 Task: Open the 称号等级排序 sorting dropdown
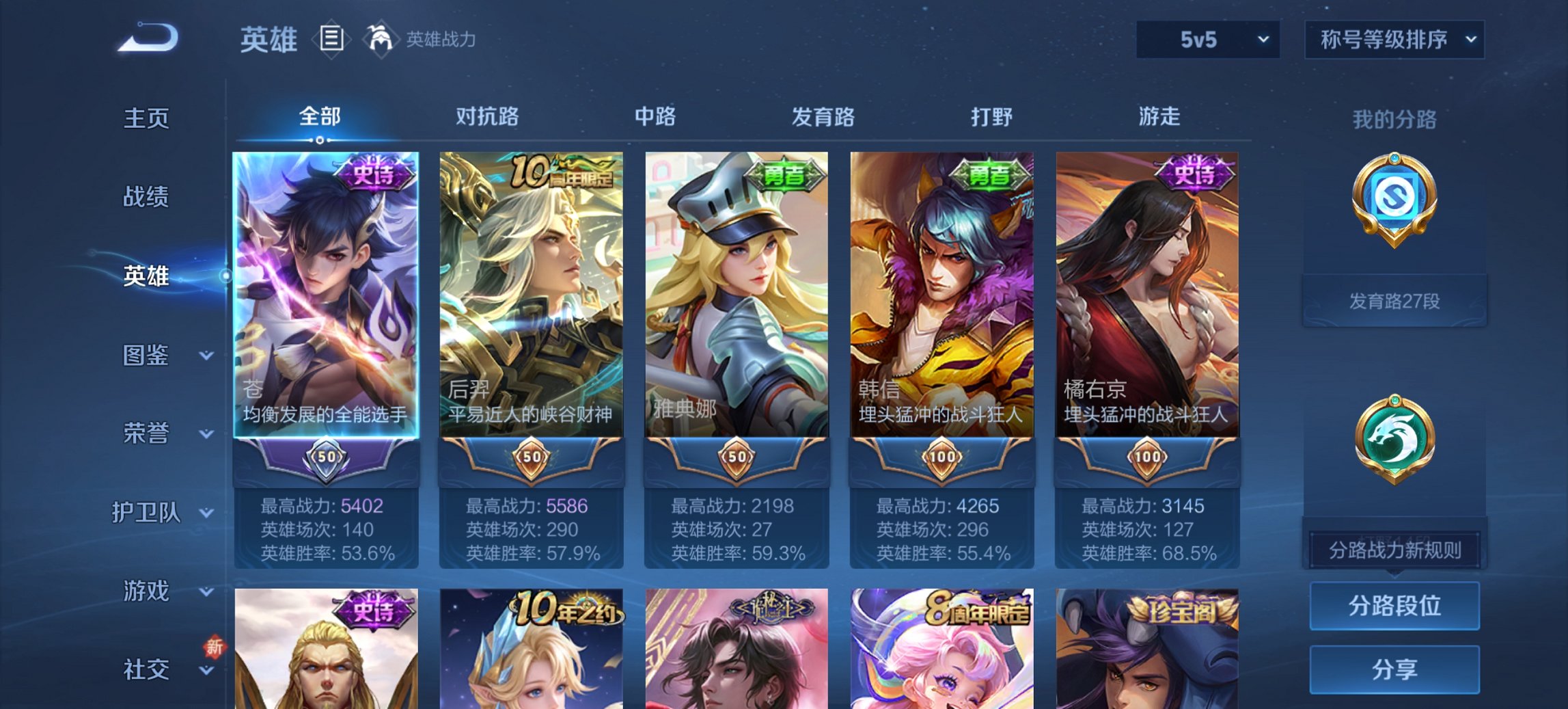[1393, 40]
